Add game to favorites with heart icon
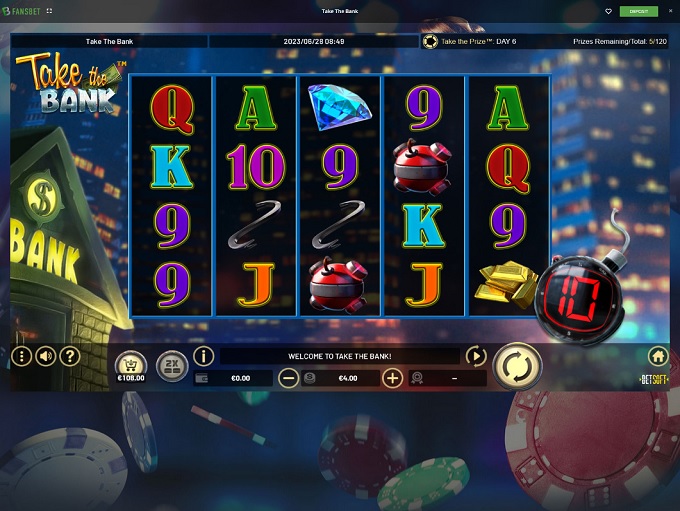 point(608,11)
